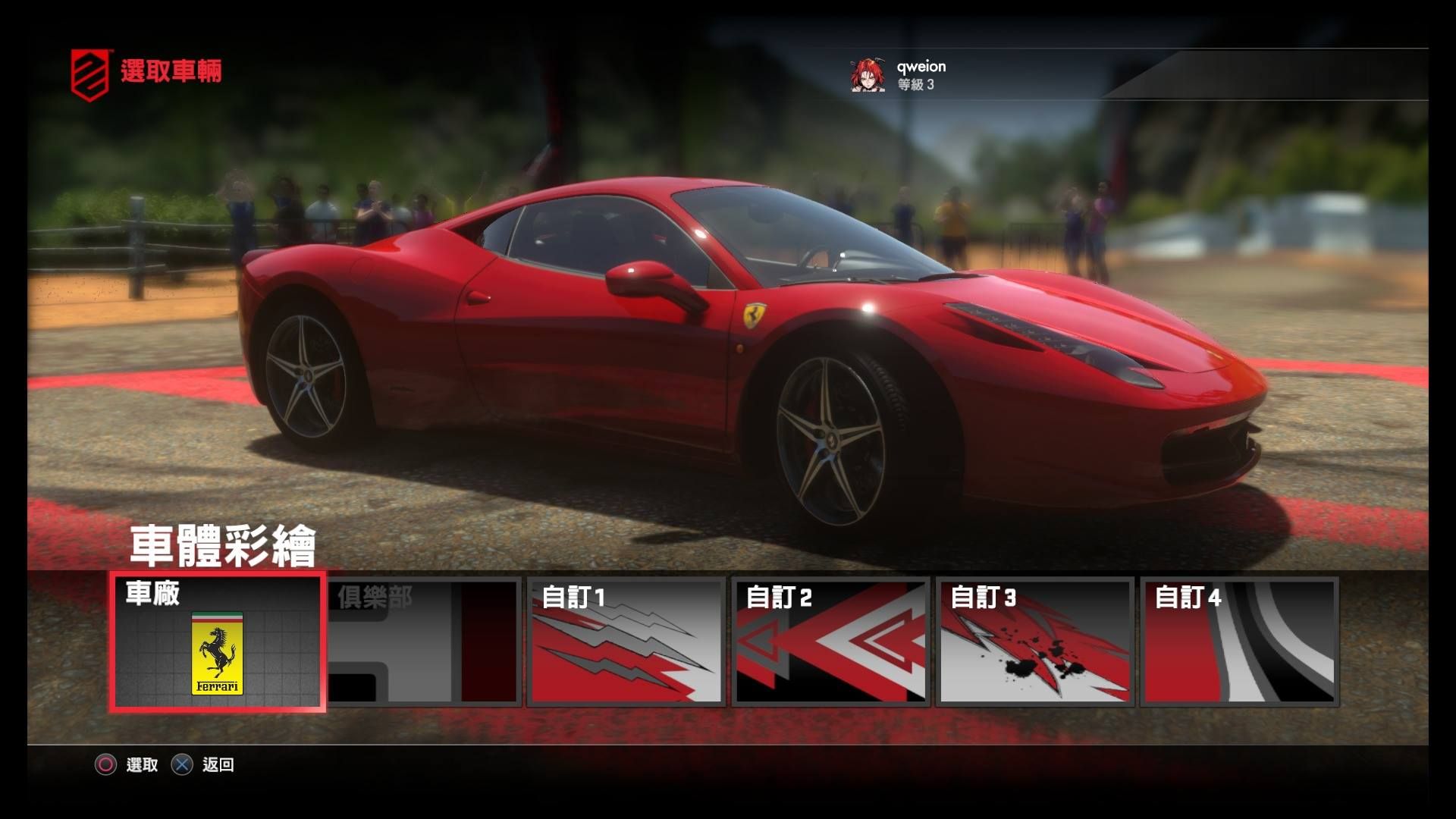Pick the 自訂 1 lightning bolt livery
This screenshot has height=819, width=1456.
coord(626,642)
